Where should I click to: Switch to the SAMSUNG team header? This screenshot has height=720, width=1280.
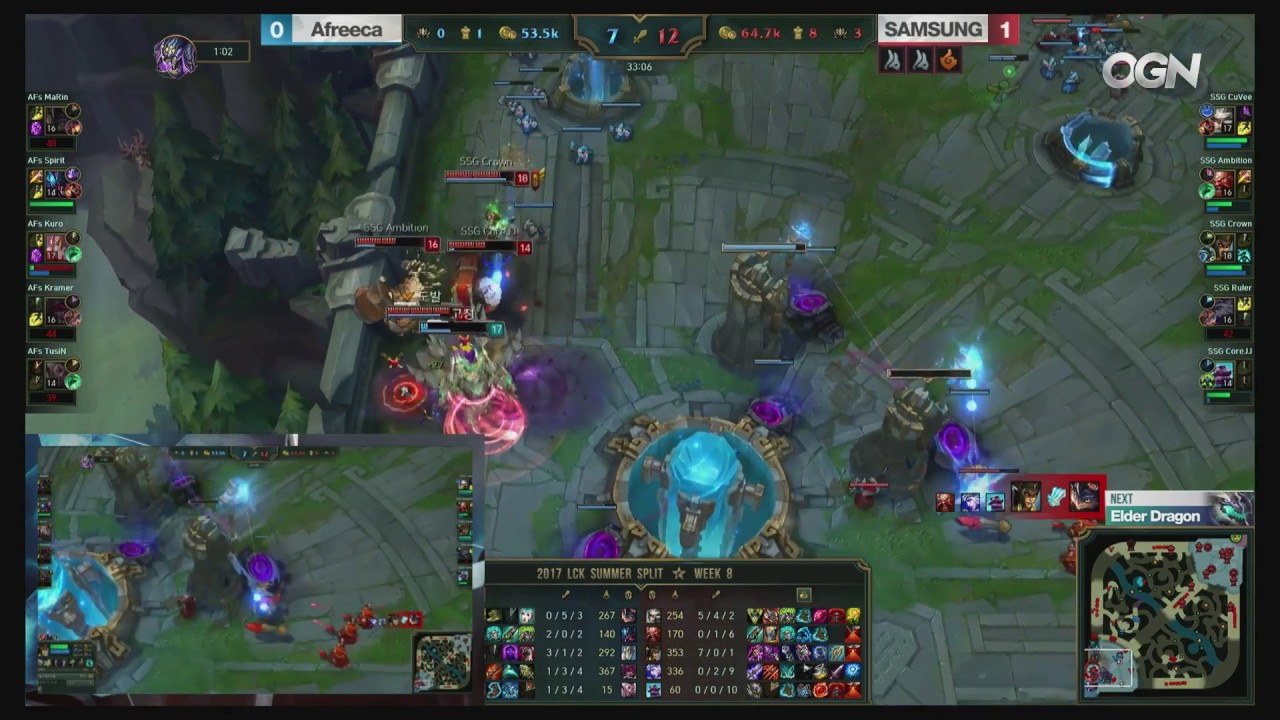point(932,30)
